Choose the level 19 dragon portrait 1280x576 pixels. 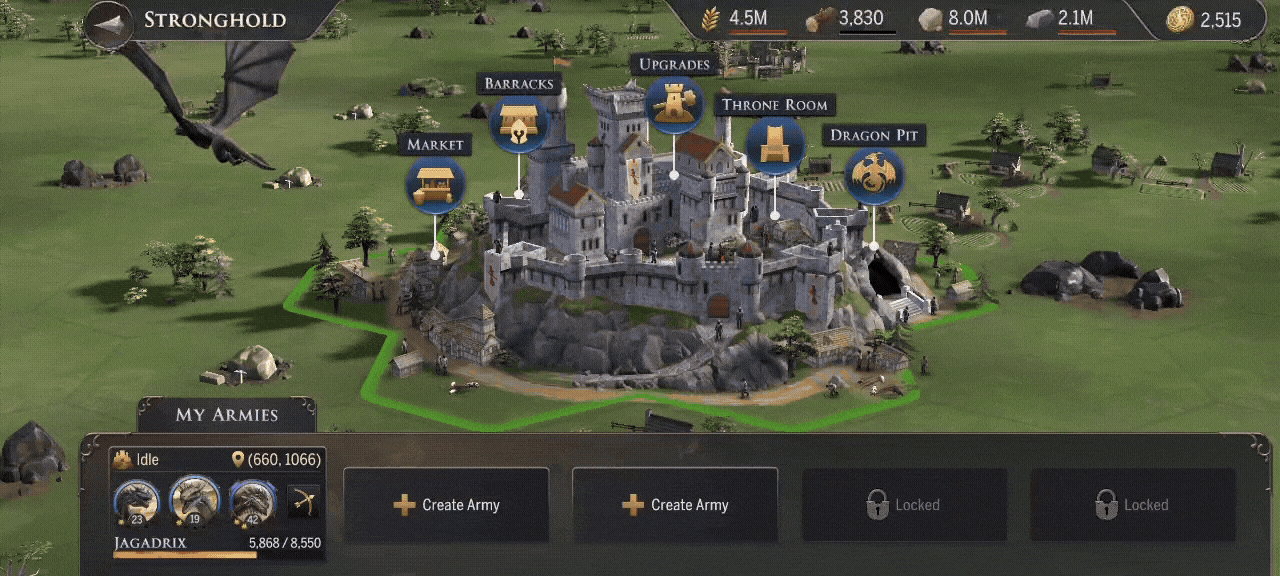(x=194, y=499)
